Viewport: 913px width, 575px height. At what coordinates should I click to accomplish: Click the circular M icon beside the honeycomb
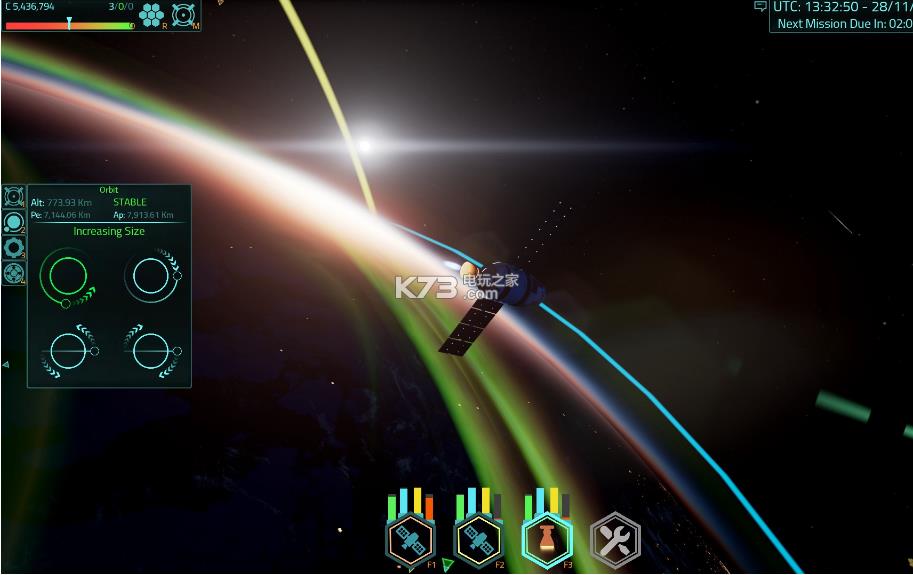[x=182, y=14]
